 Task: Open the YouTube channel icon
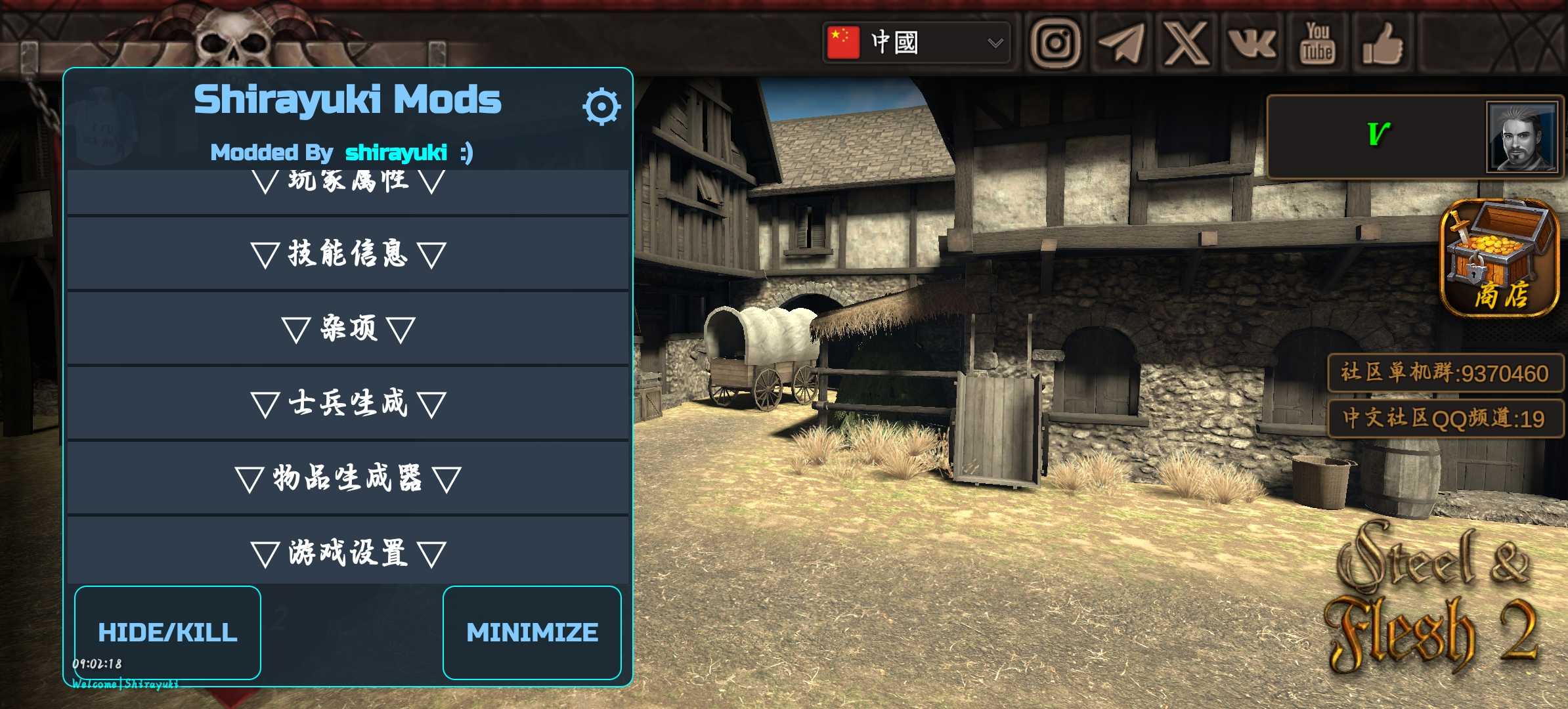(x=1317, y=43)
